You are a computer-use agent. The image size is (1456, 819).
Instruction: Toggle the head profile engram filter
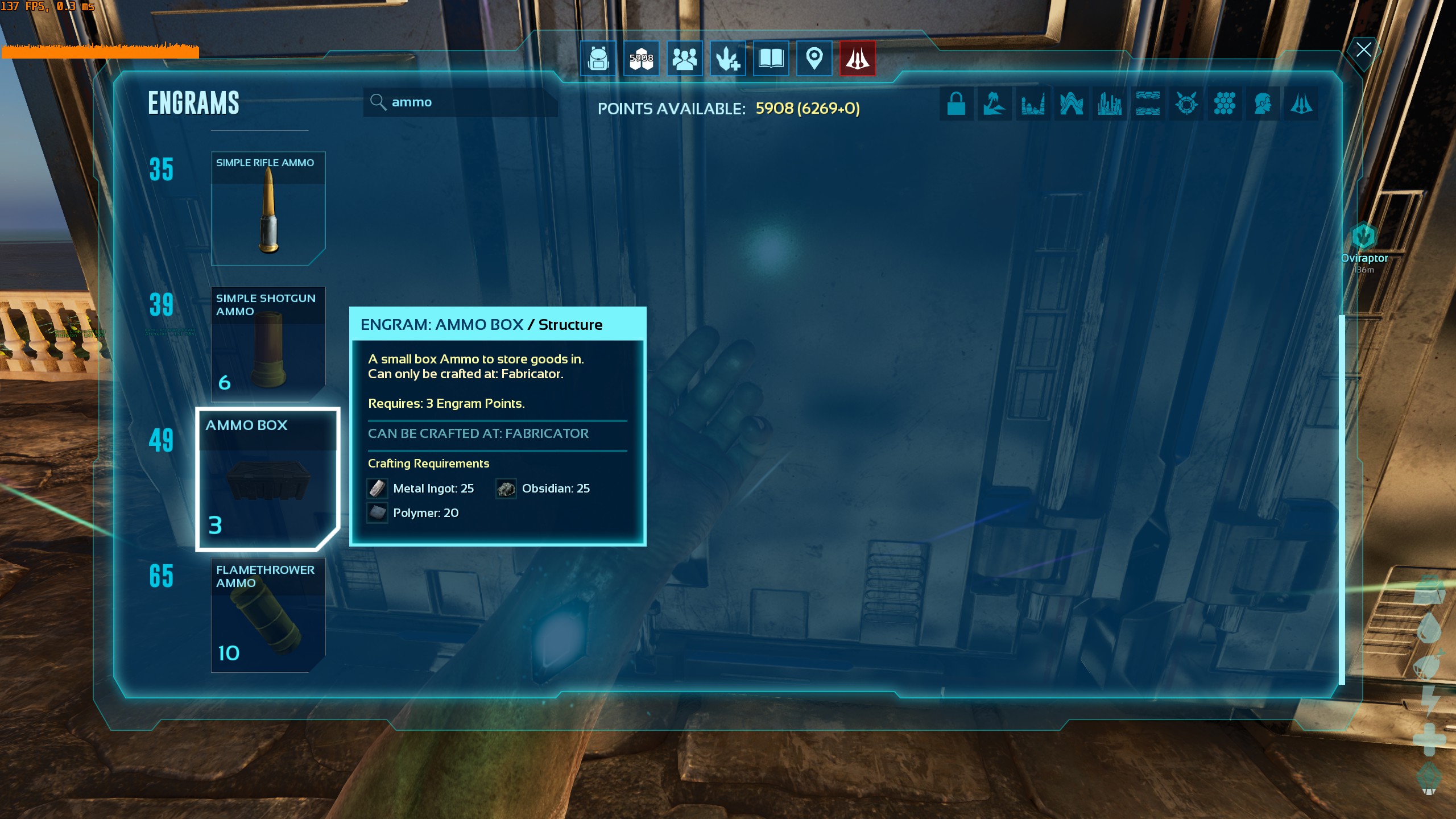pyautogui.click(x=1263, y=104)
